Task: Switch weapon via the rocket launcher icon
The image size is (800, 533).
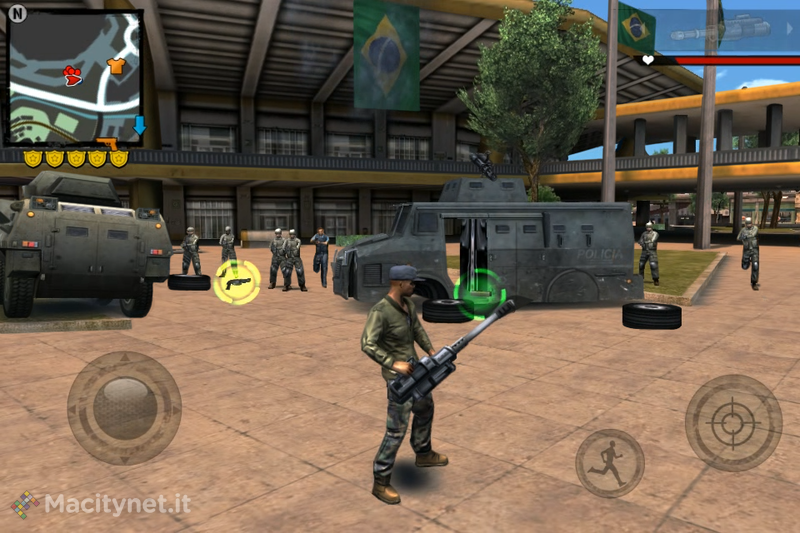Action: point(712,31)
